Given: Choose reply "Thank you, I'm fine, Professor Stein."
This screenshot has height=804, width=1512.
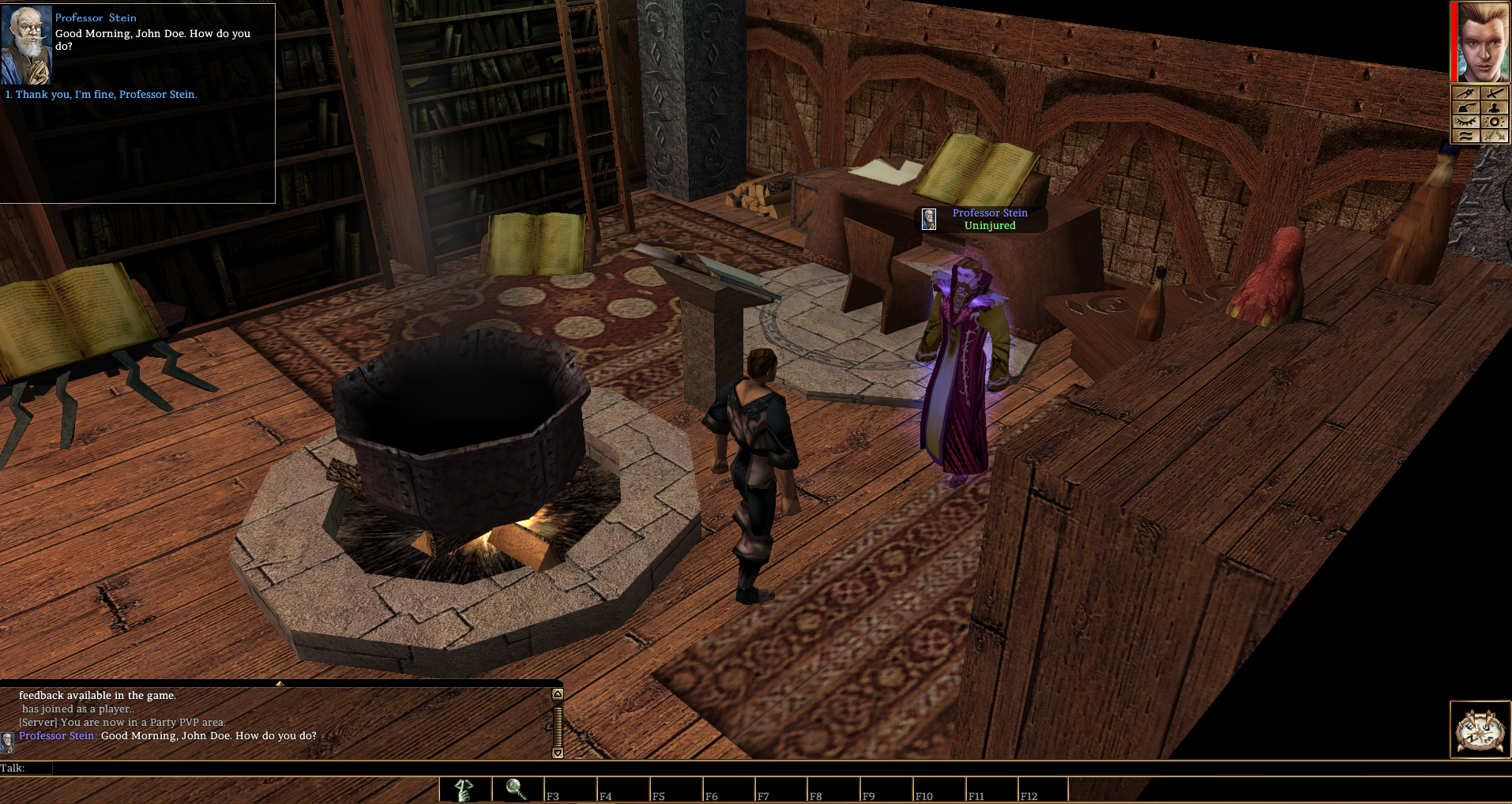Looking at the screenshot, I should pyautogui.click(x=106, y=95).
